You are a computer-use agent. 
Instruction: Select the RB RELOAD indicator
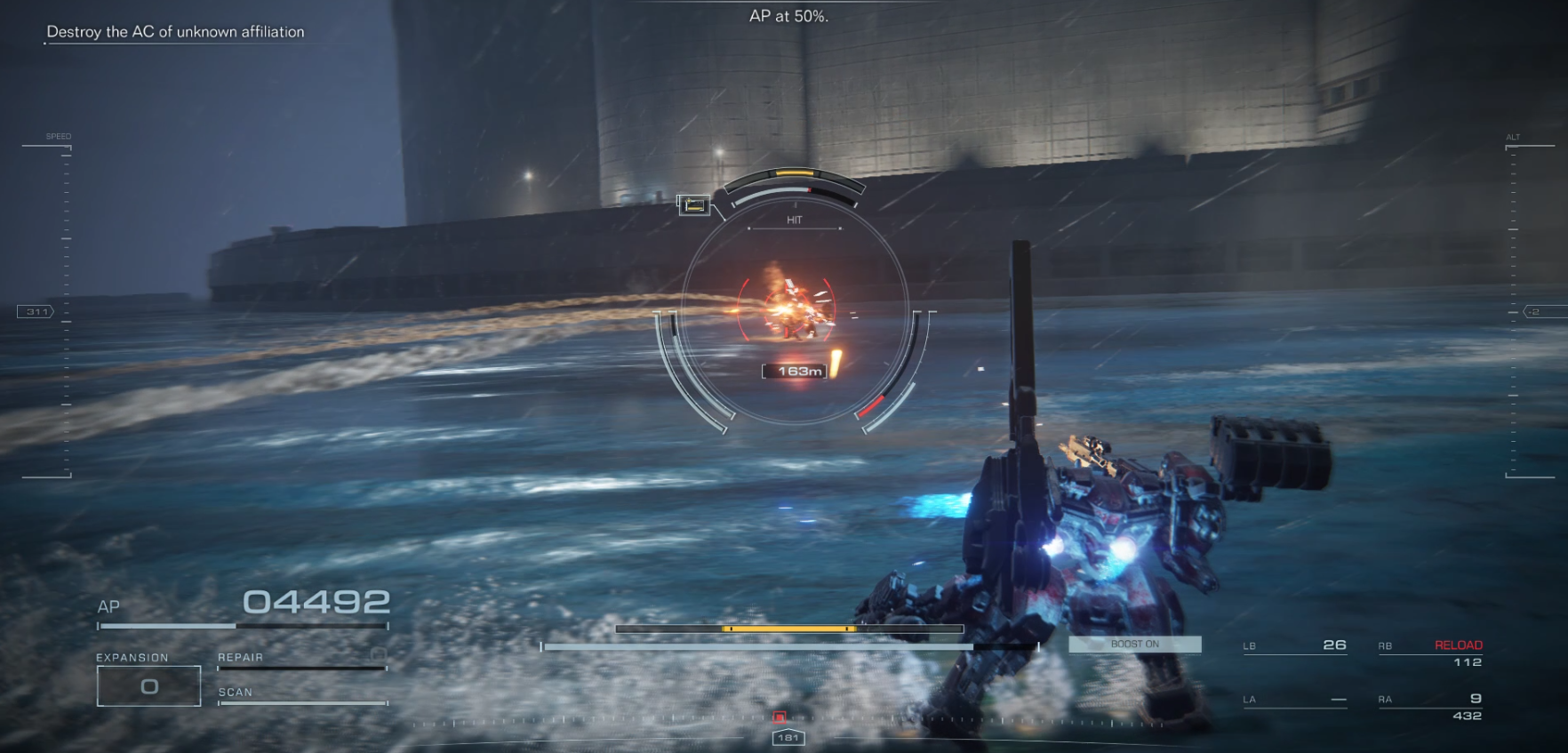tap(1459, 644)
